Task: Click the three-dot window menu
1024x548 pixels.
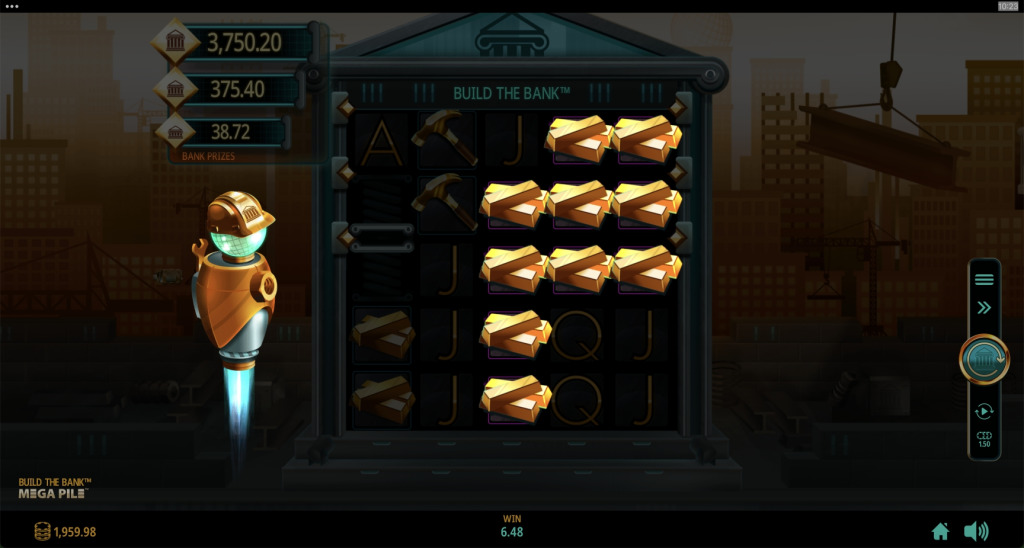Action: coord(12,6)
